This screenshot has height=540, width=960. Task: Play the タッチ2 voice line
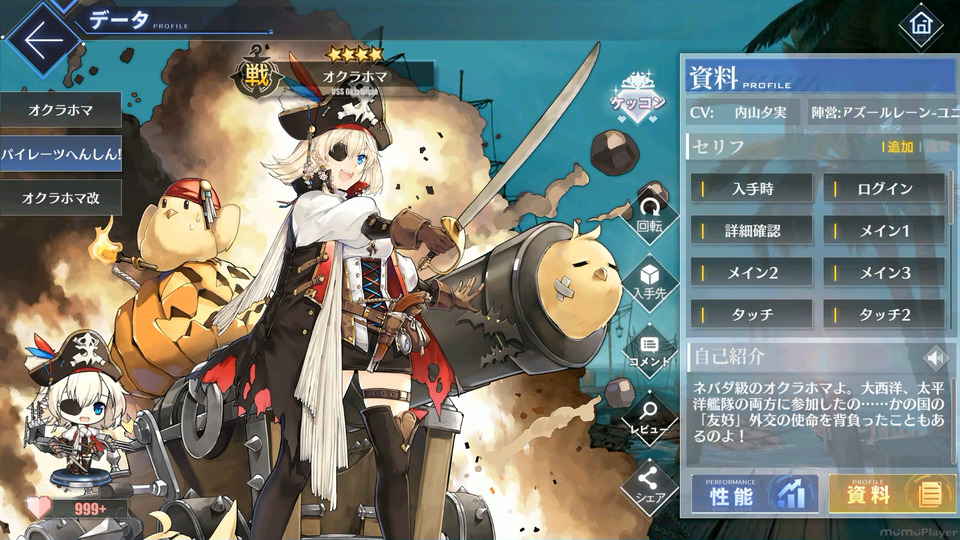pyautogui.click(x=885, y=314)
